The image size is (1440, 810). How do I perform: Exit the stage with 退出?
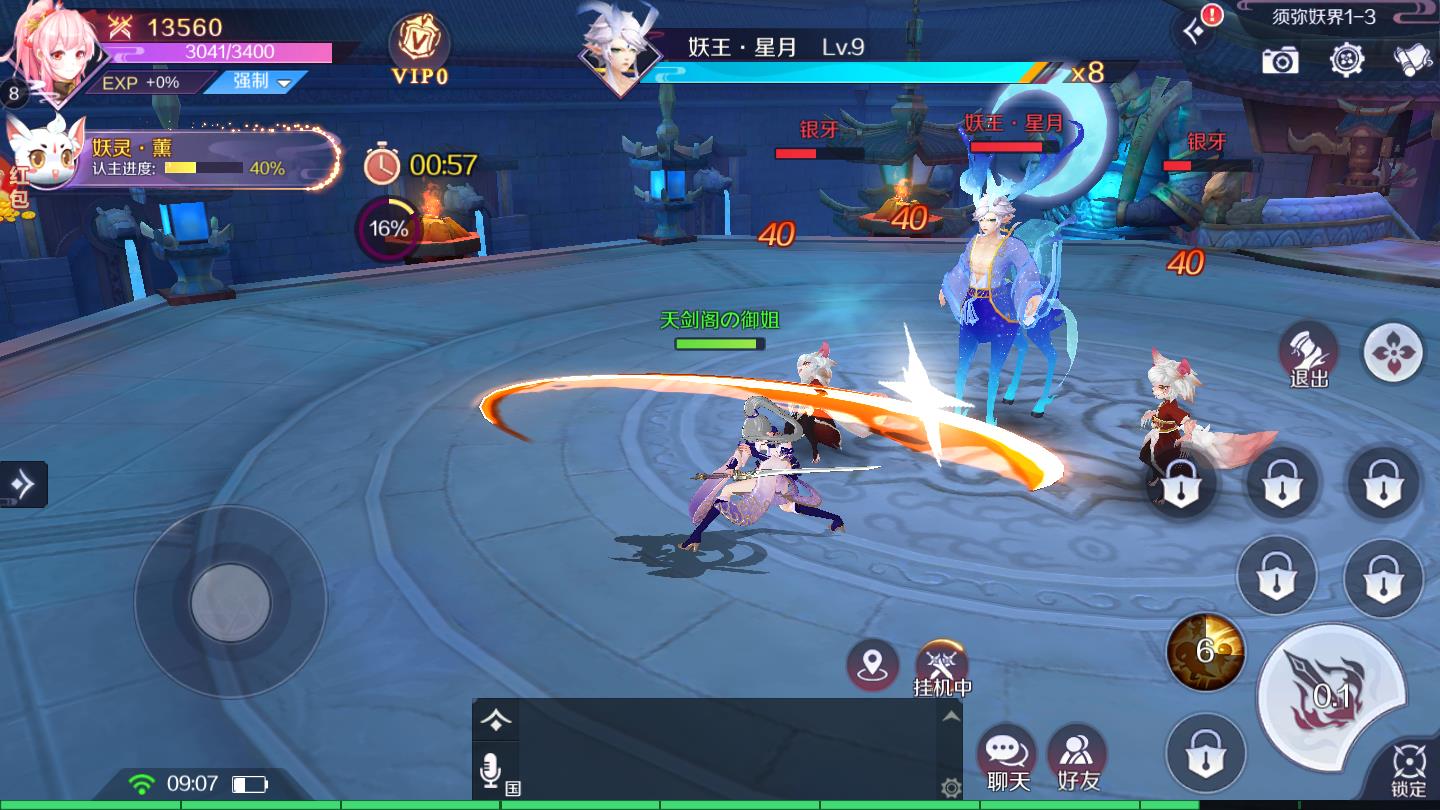(1308, 352)
